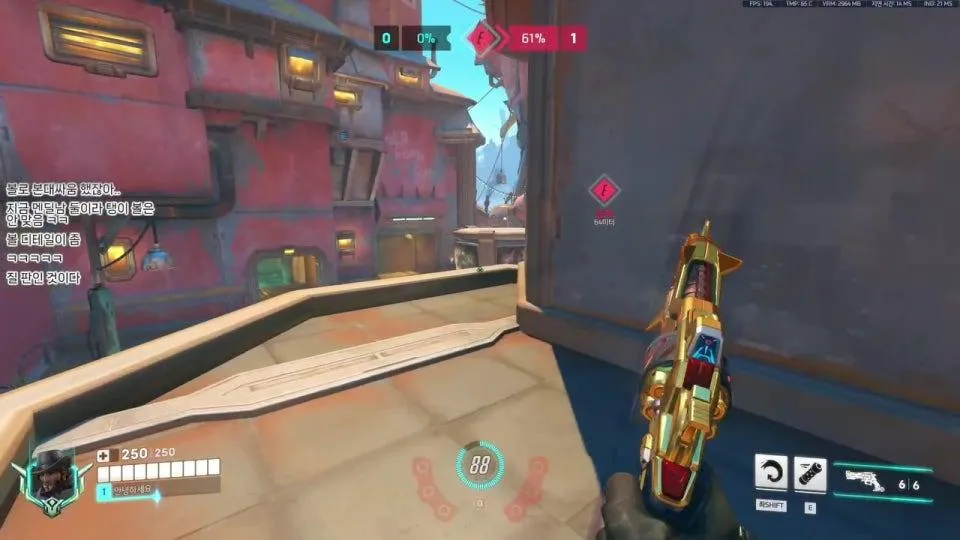Select the red objective marker on the wall
The height and width of the screenshot is (540, 960).
point(603,190)
